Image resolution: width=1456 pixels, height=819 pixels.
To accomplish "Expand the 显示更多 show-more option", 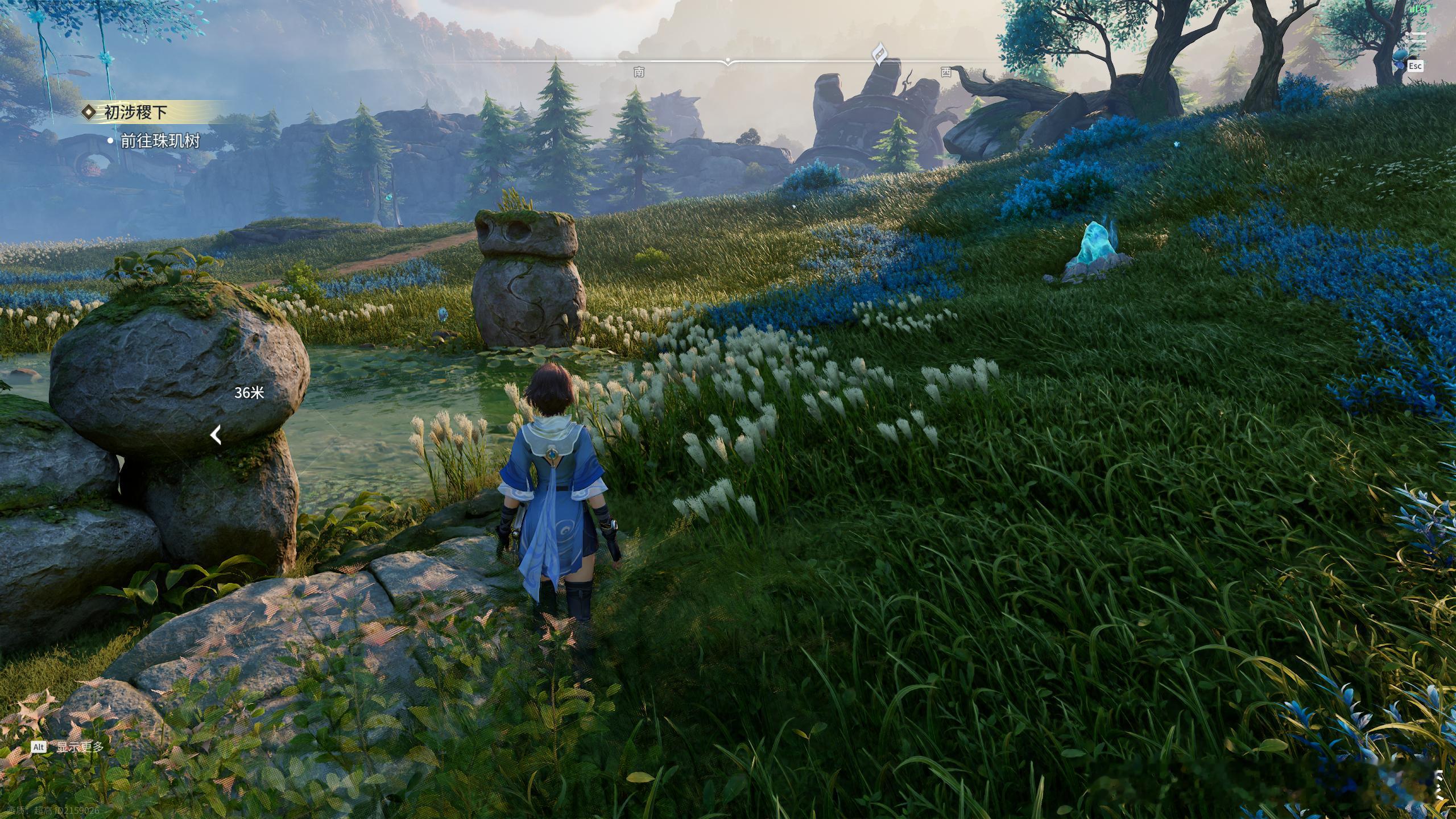I will [80, 747].
